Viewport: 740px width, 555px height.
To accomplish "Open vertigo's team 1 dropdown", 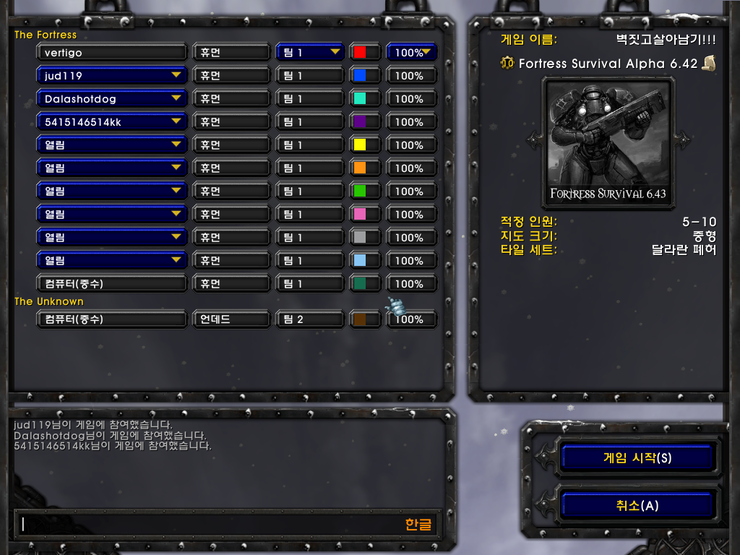I will click(310, 52).
